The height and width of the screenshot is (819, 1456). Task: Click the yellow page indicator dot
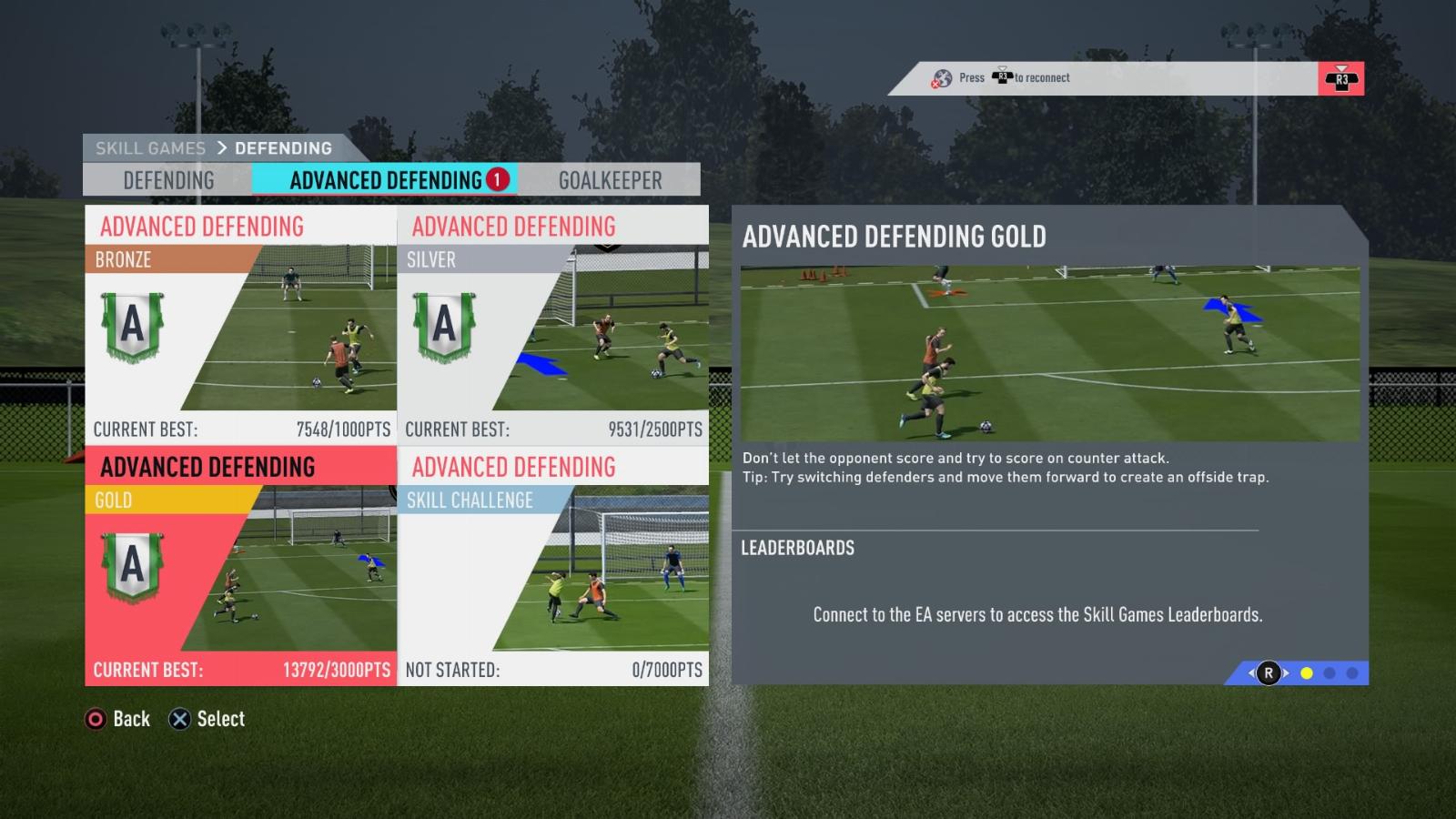point(1307,673)
